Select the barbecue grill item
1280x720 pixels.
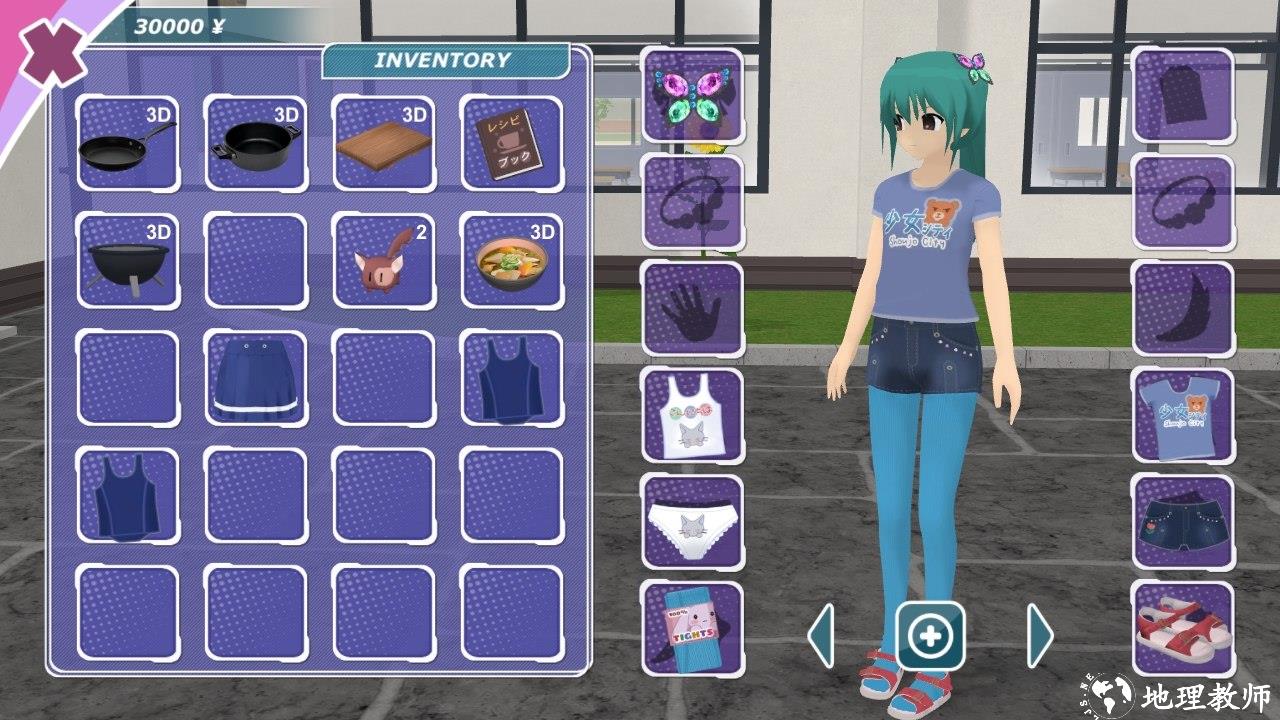[128, 260]
